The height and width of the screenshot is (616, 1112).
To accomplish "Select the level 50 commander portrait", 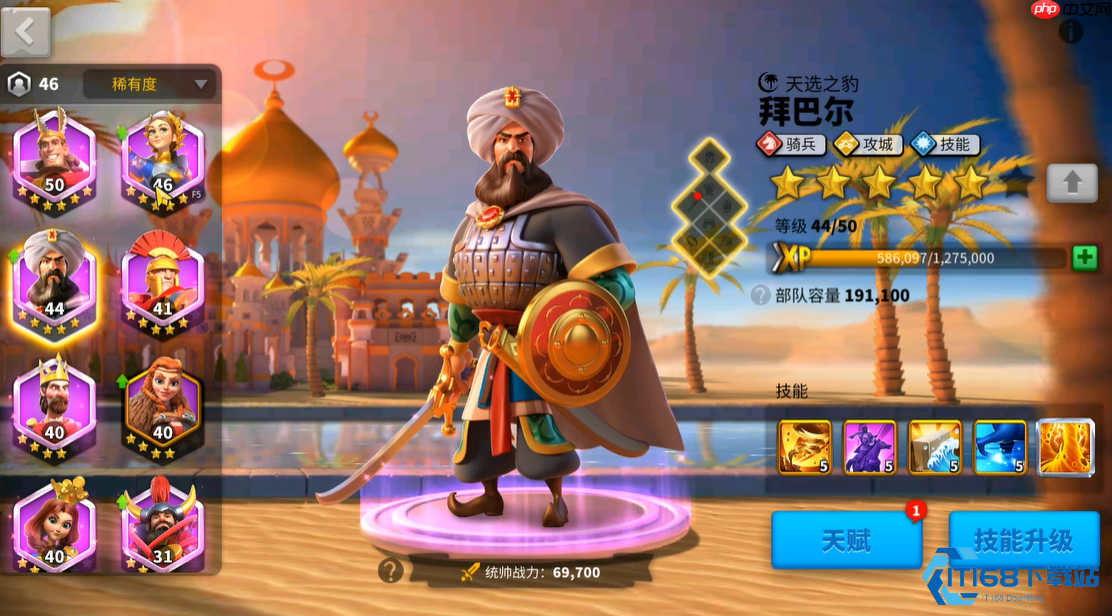I will (54, 158).
